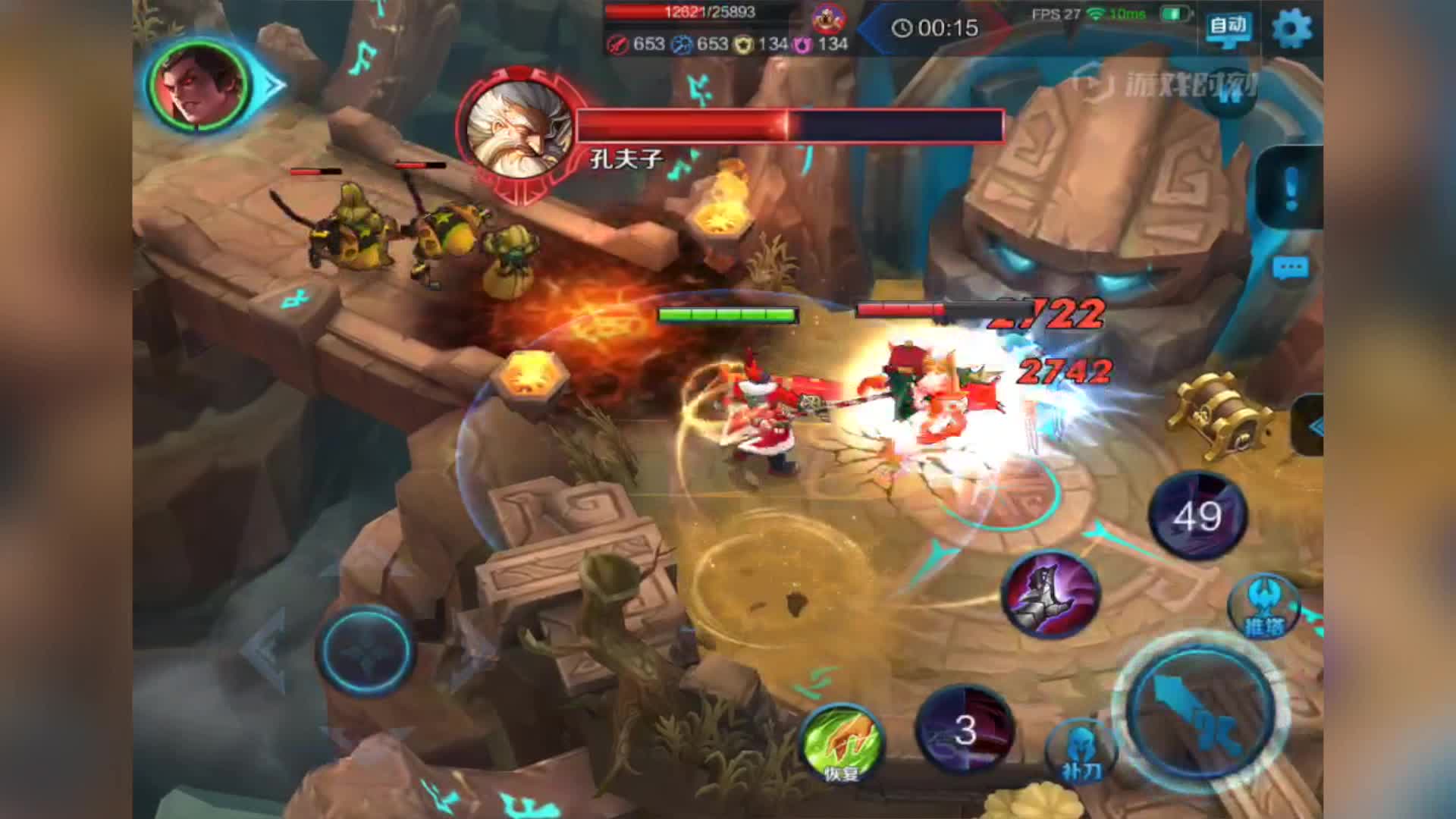
Task: Tap the 补刀 last-hit button
Action: click(1081, 752)
